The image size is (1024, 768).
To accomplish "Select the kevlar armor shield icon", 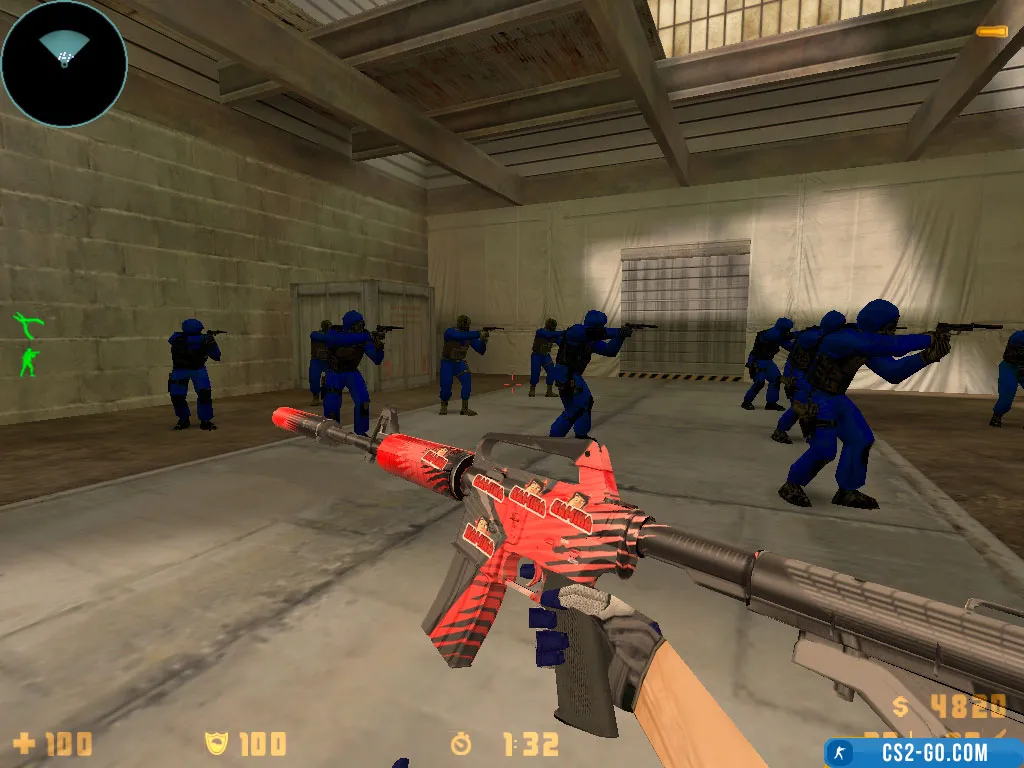I will (216, 744).
